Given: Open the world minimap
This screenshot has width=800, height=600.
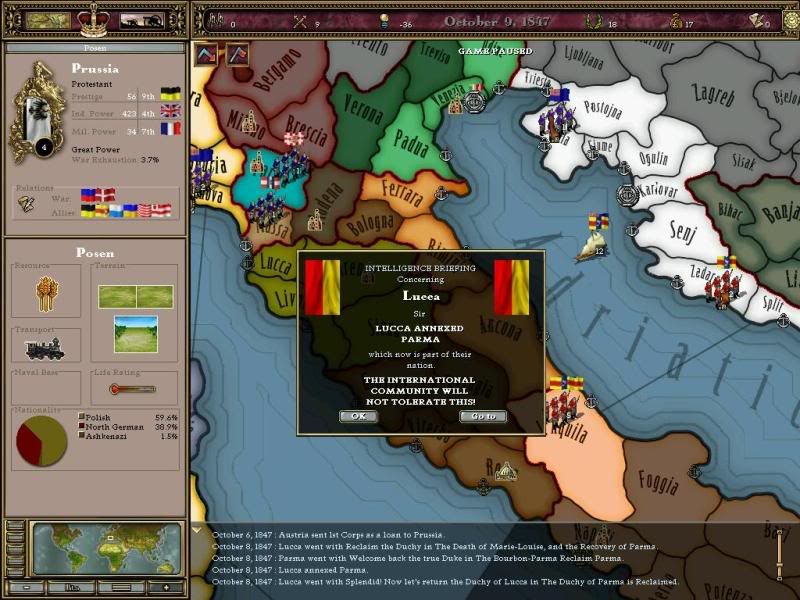Looking at the screenshot, I should coord(107,549).
